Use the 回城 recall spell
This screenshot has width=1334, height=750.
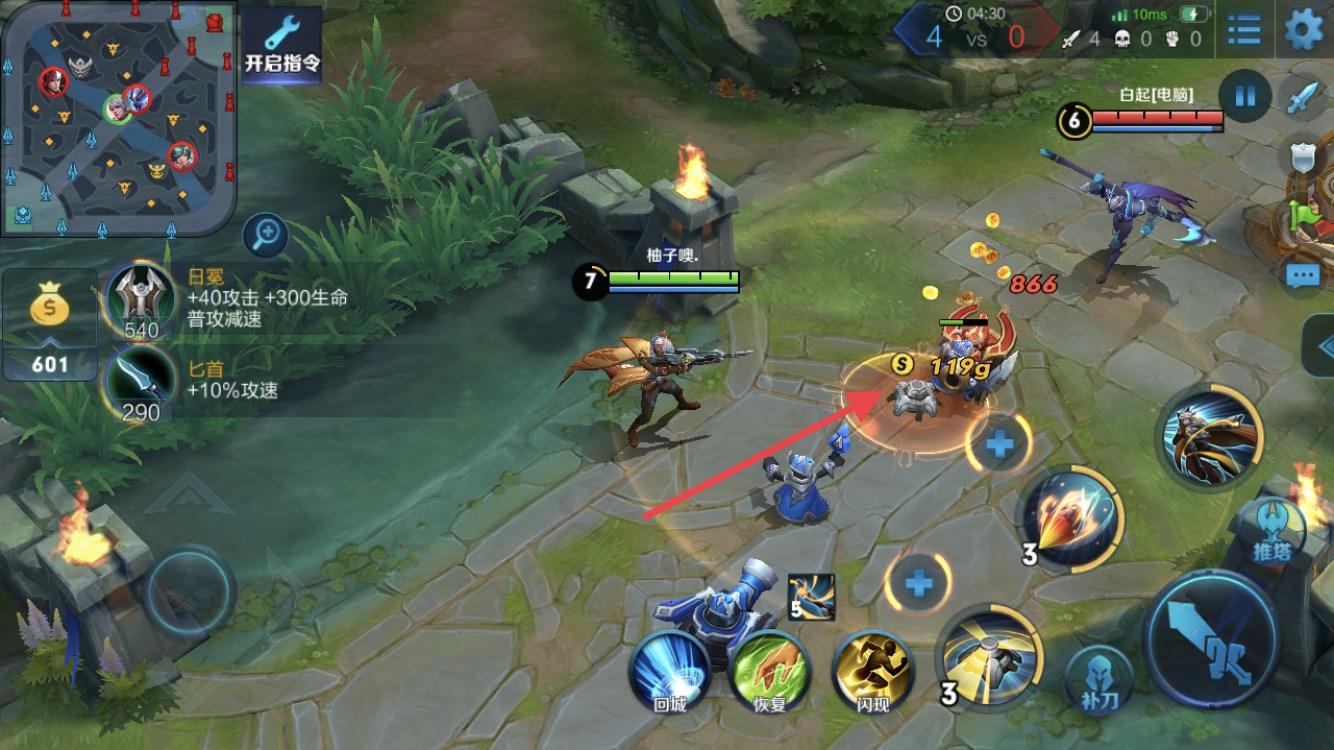(x=669, y=671)
